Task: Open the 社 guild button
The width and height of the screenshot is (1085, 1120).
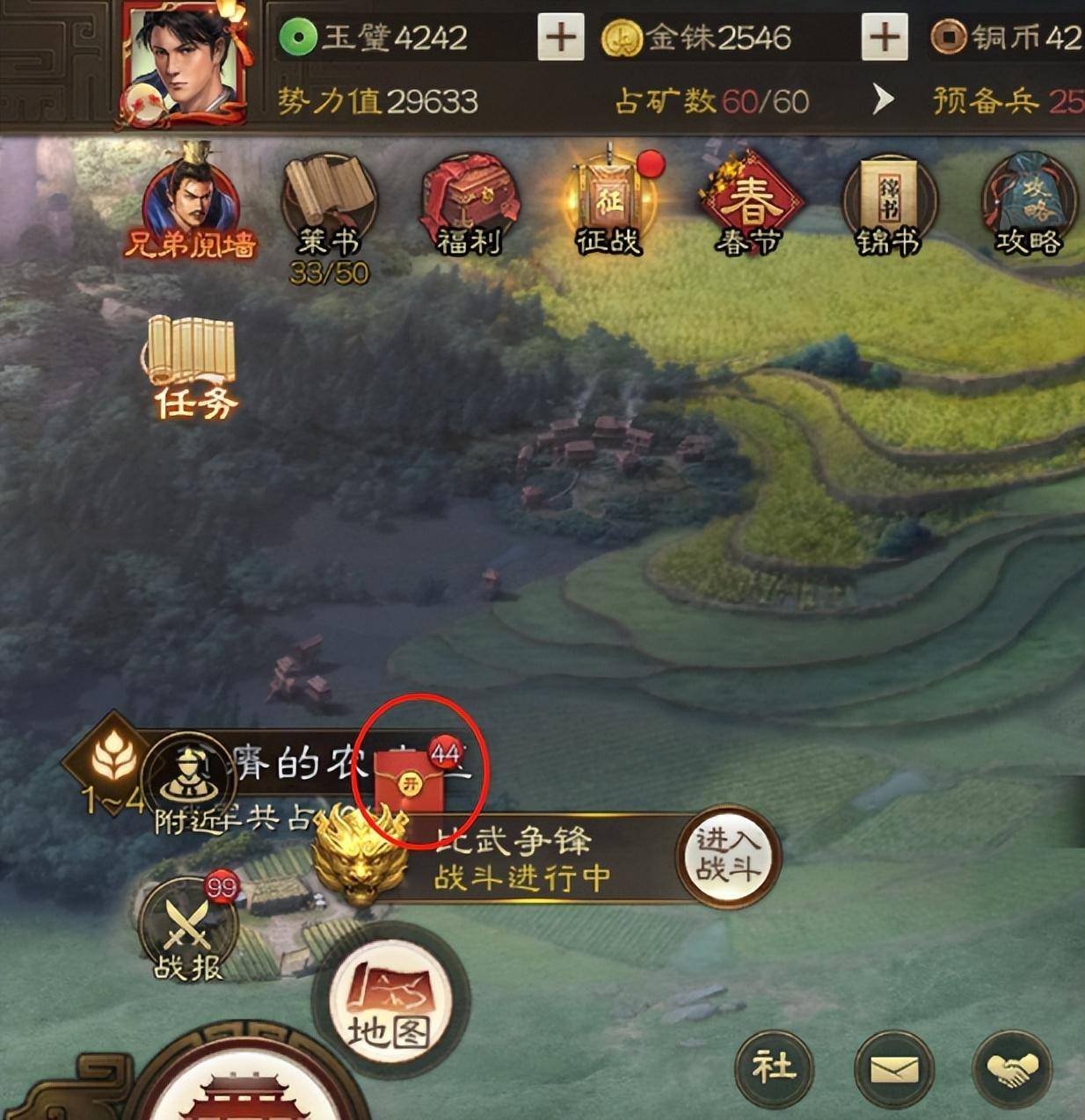Action: coord(774,1068)
